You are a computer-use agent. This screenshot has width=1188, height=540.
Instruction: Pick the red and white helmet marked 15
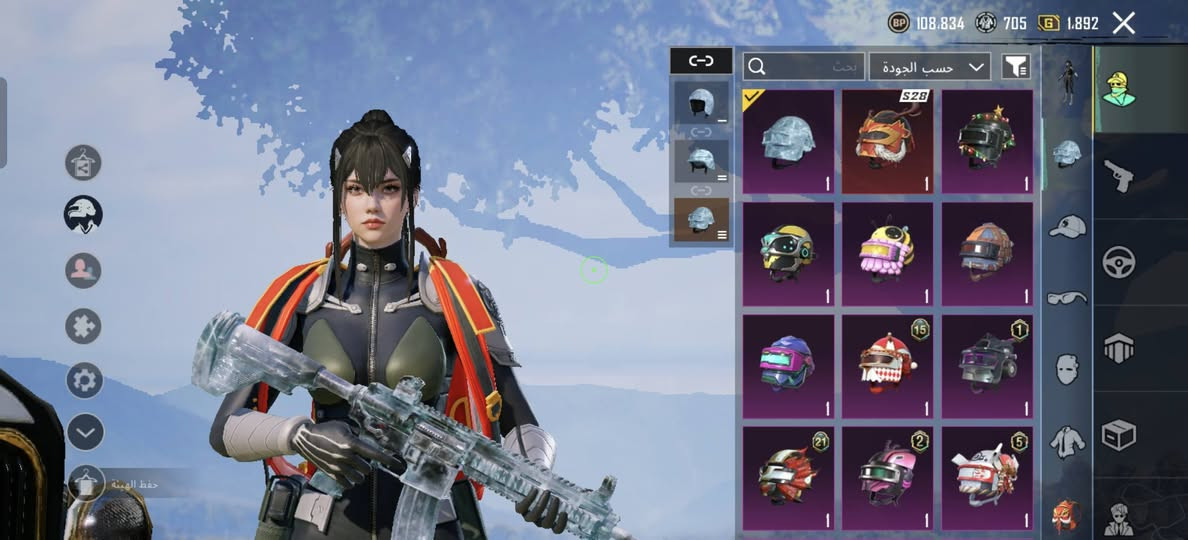[x=887, y=366]
